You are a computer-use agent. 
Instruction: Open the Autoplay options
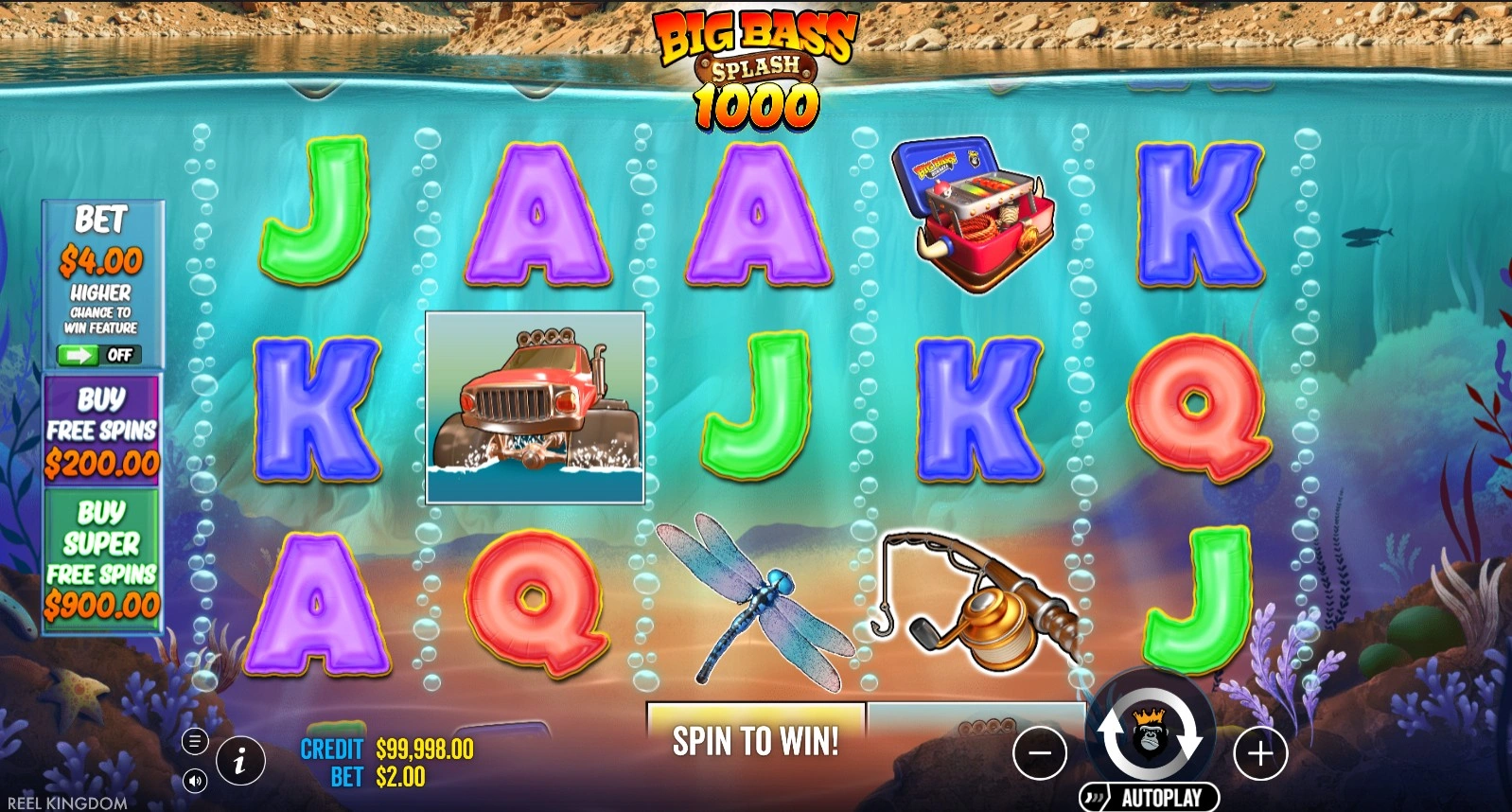point(1149,798)
